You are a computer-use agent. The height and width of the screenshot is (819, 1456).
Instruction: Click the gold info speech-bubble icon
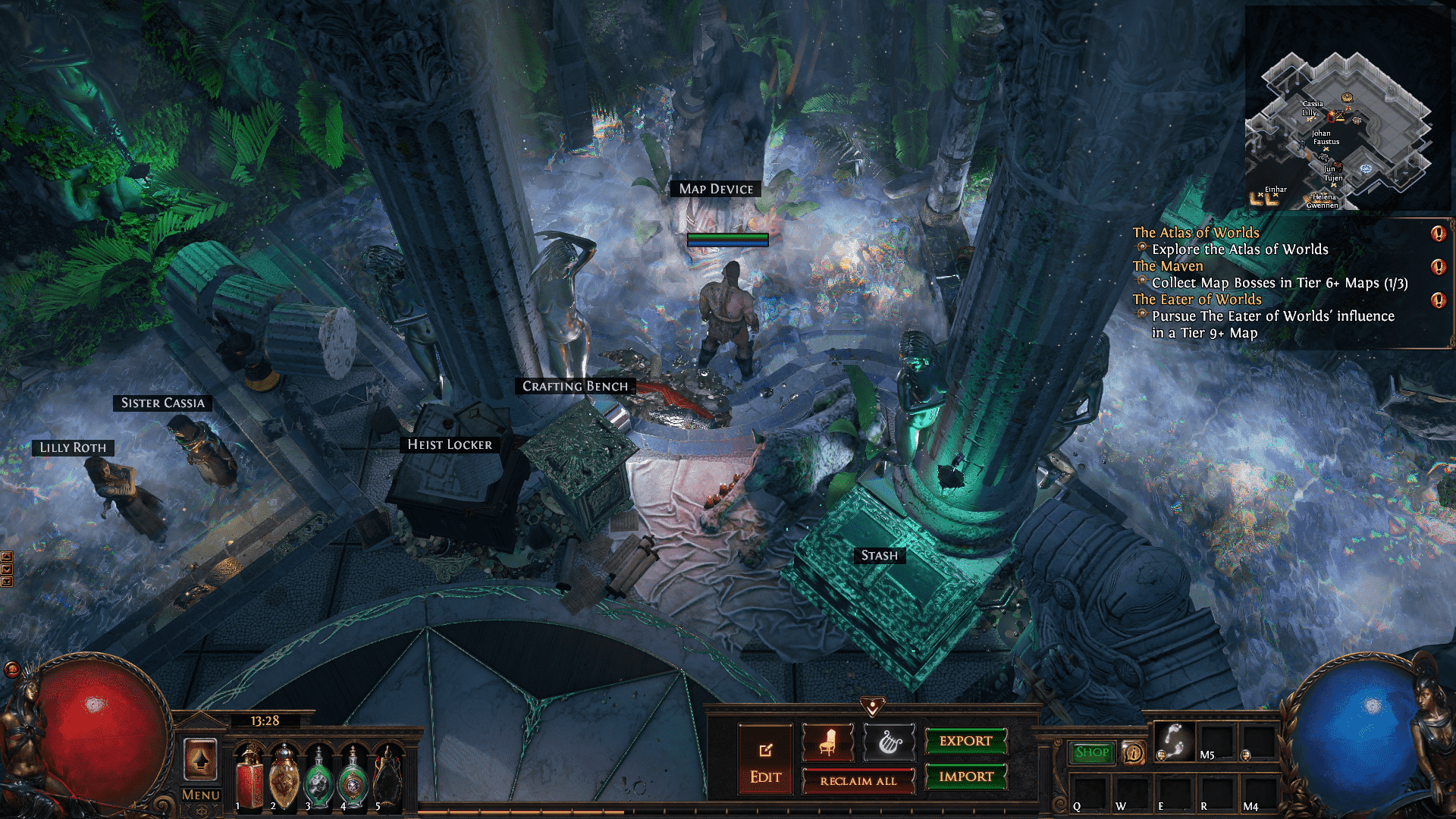(x=1134, y=753)
